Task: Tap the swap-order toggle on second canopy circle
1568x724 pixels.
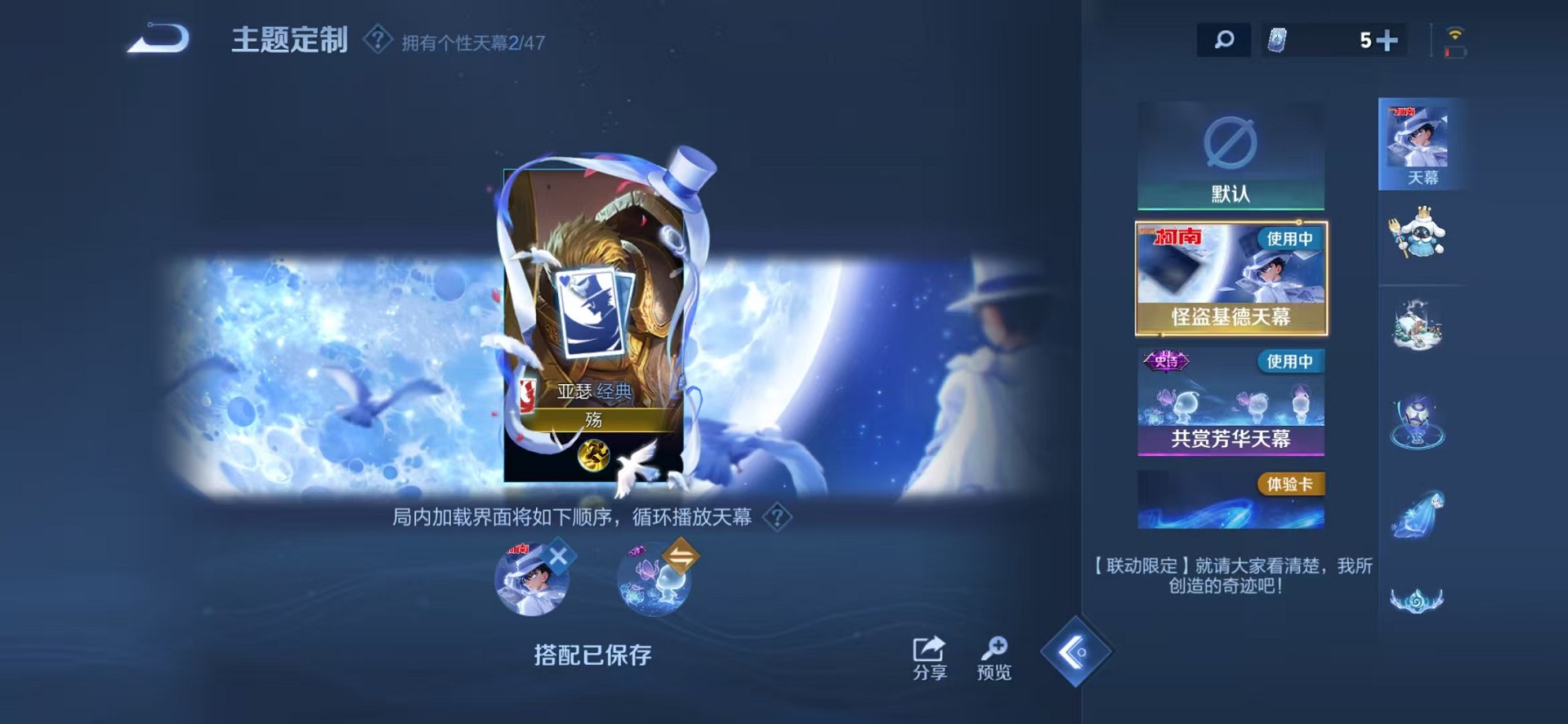Action: point(680,556)
